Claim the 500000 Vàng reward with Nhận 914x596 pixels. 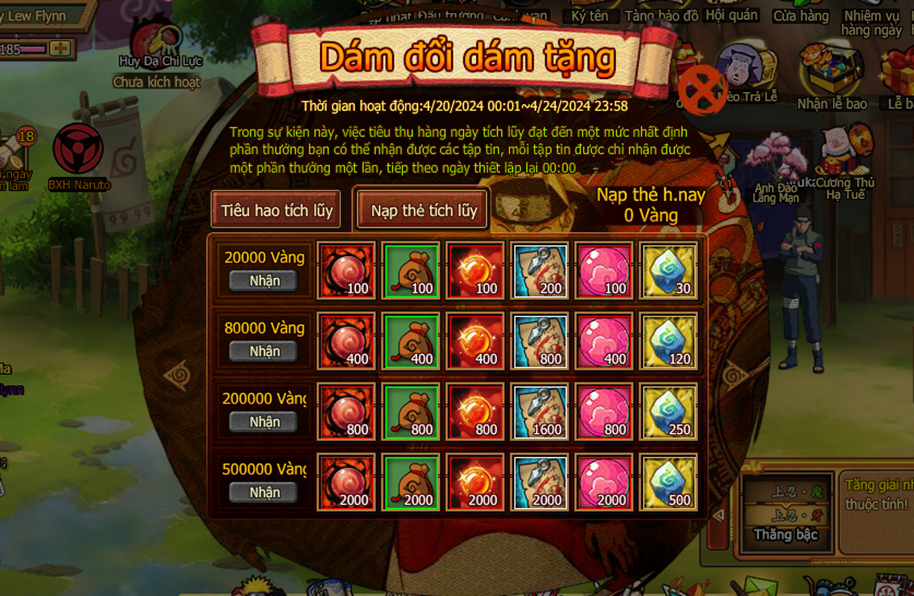tap(264, 492)
